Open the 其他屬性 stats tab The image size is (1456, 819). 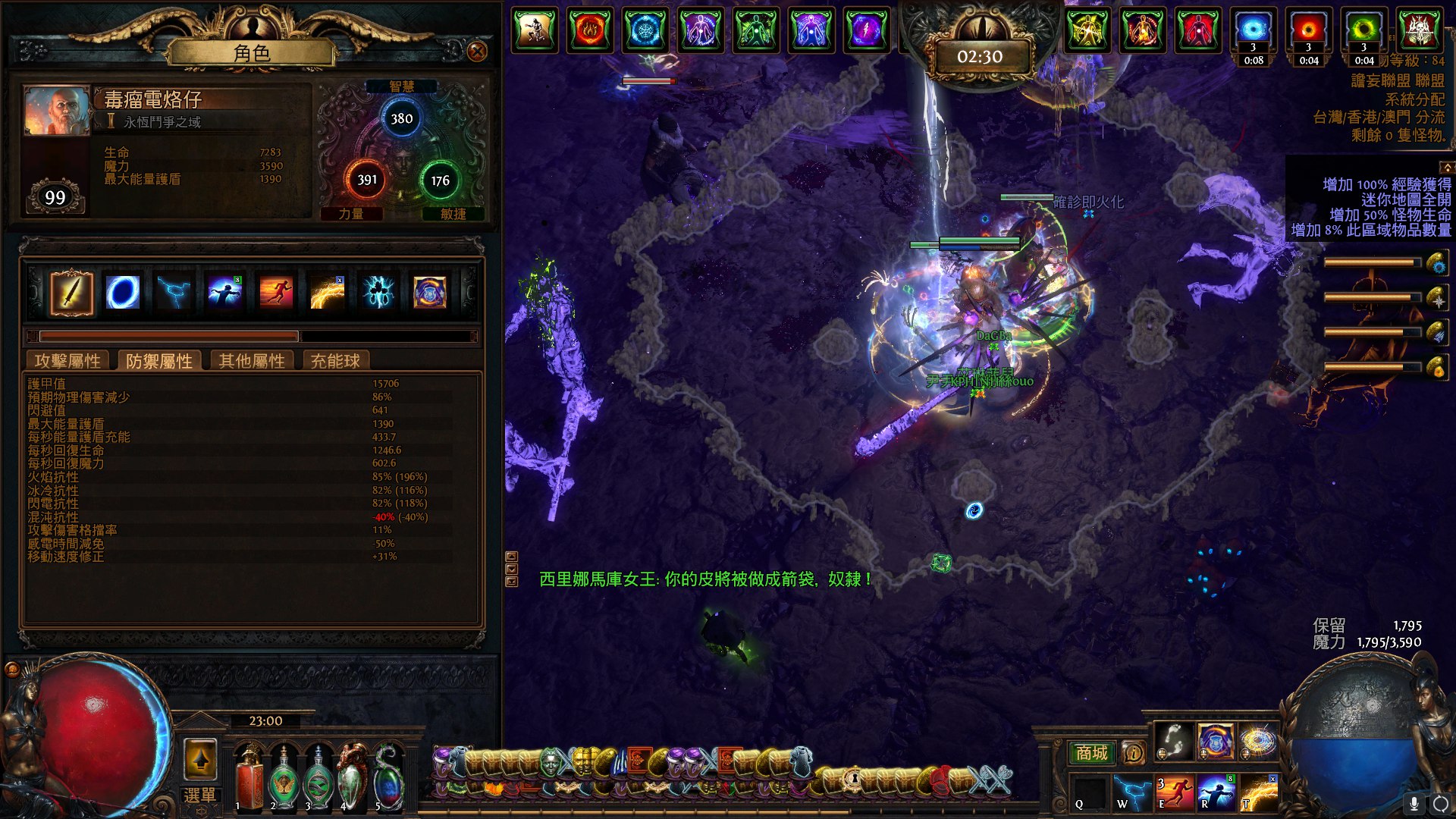coord(252,361)
